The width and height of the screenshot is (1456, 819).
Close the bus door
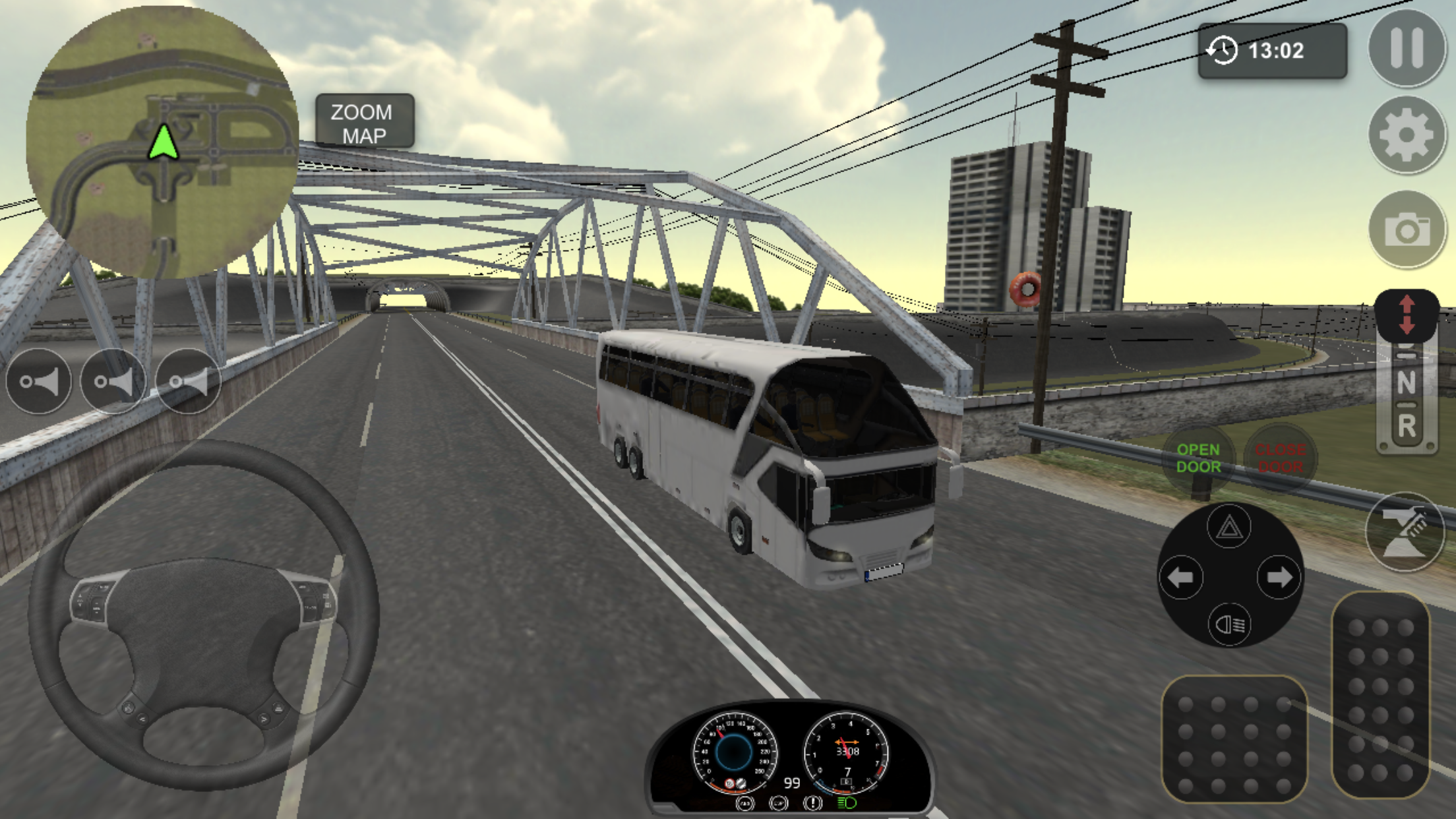point(1279,458)
